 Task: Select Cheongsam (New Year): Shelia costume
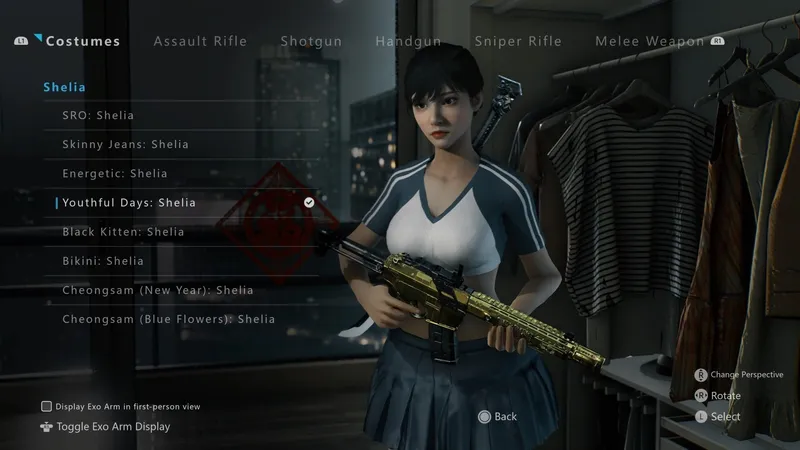coord(158,290)
